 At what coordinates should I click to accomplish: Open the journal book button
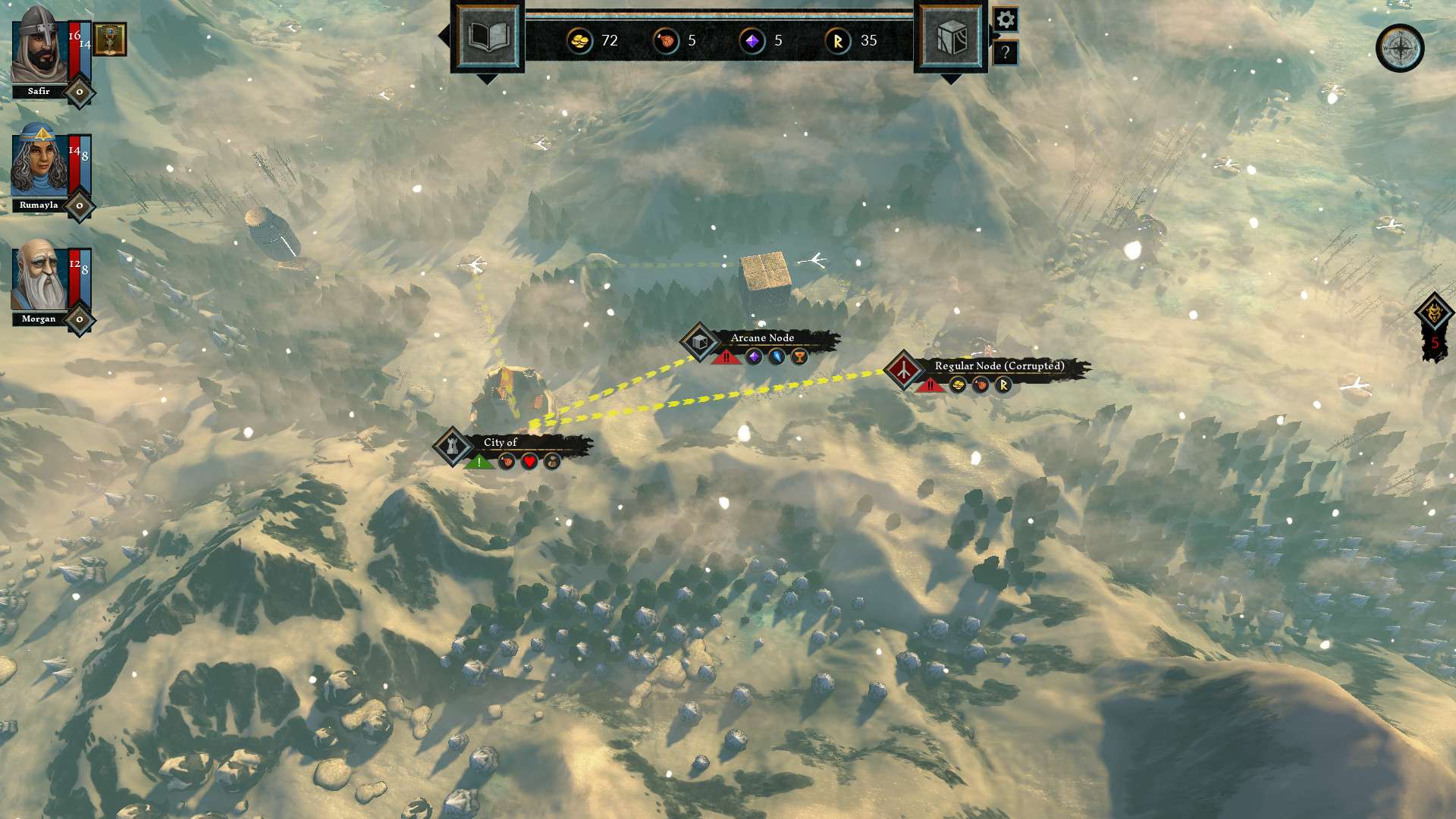coord(488,36)
